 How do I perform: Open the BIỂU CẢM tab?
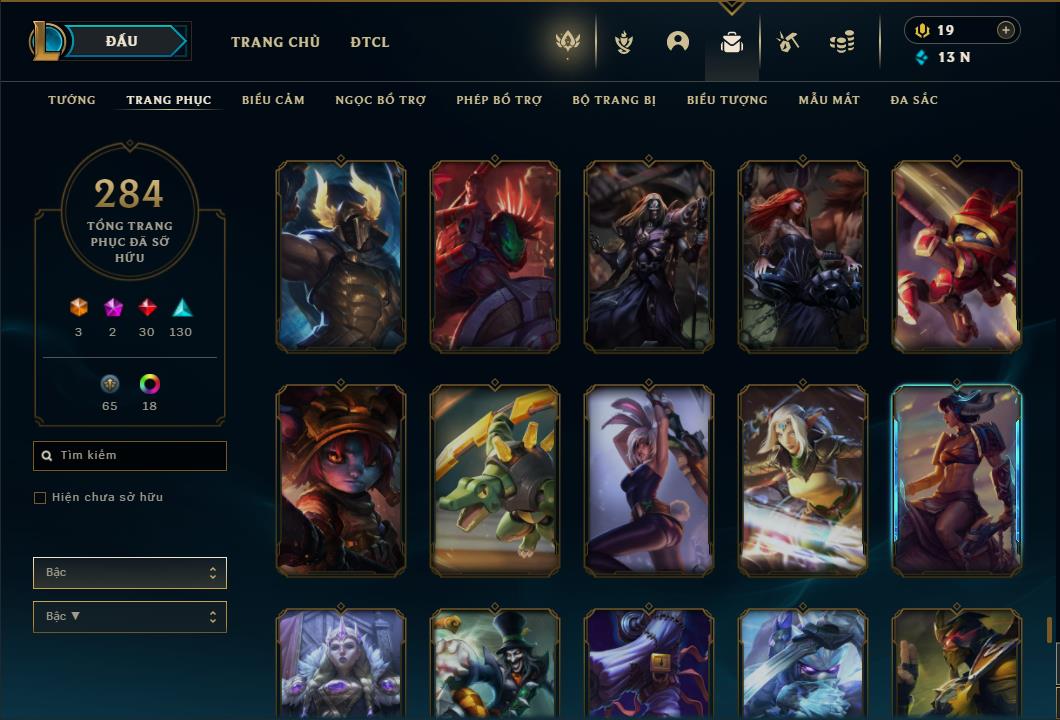(x=273, y=100)
